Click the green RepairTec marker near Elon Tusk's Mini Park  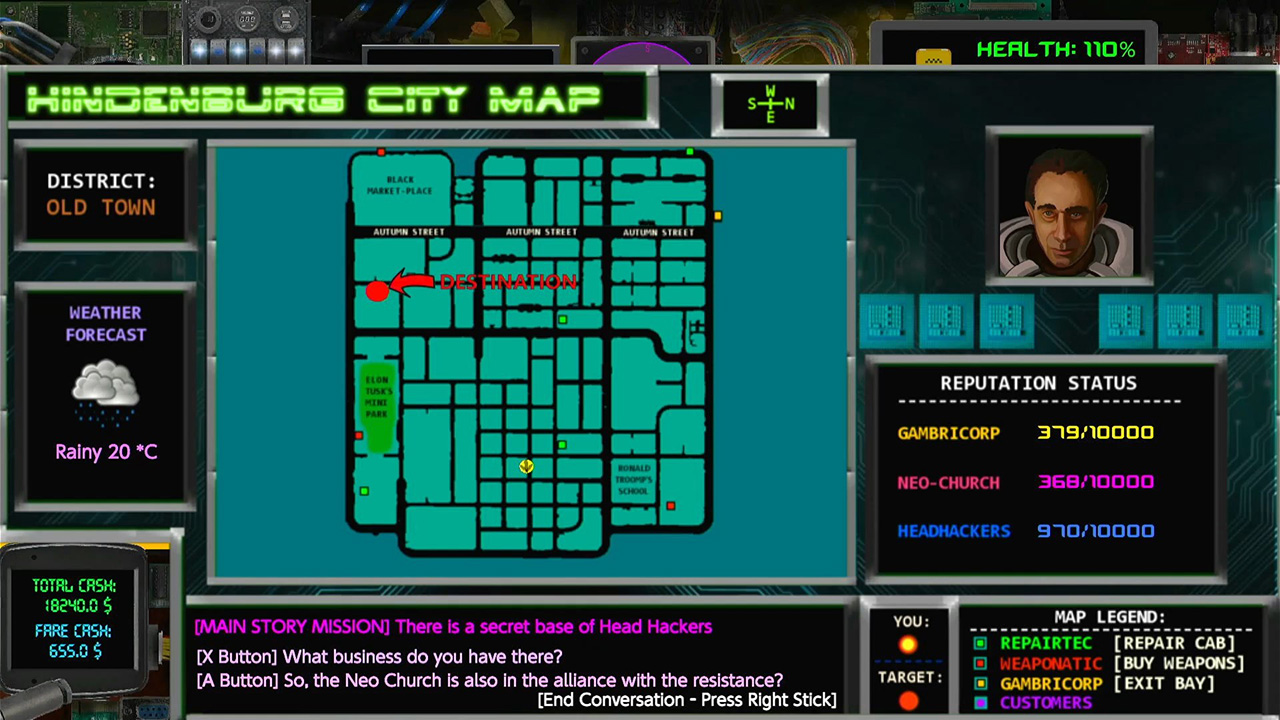[x=364, y=491]
